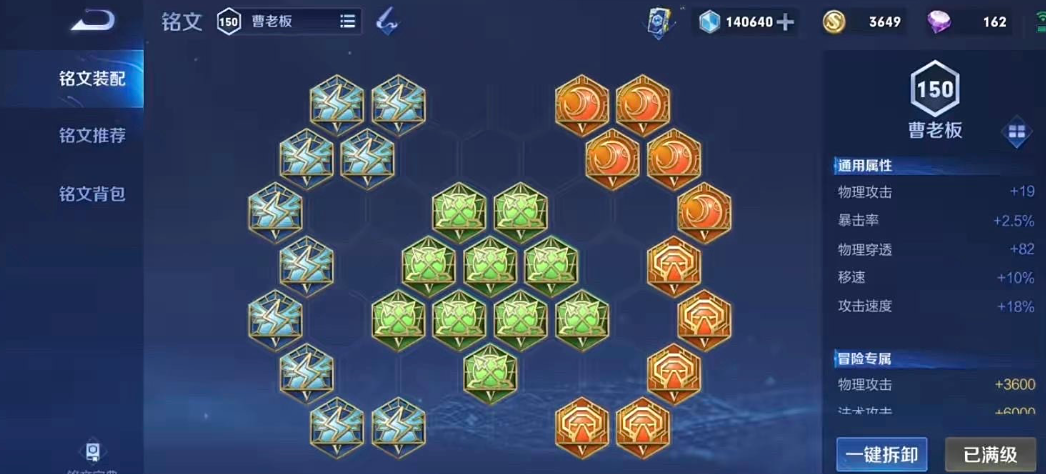This screenshot has height=474, width=1046.
Task: Tap the gold coin currency icon
Action: [835, 22]
